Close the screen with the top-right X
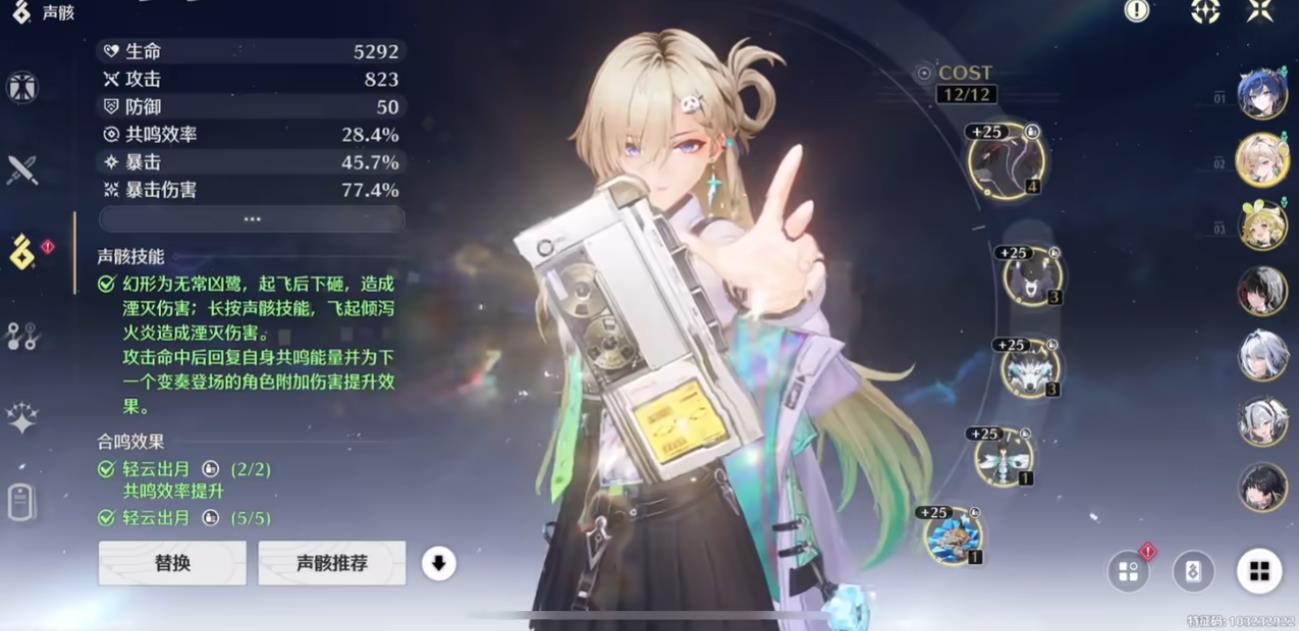 point(1260,11)
